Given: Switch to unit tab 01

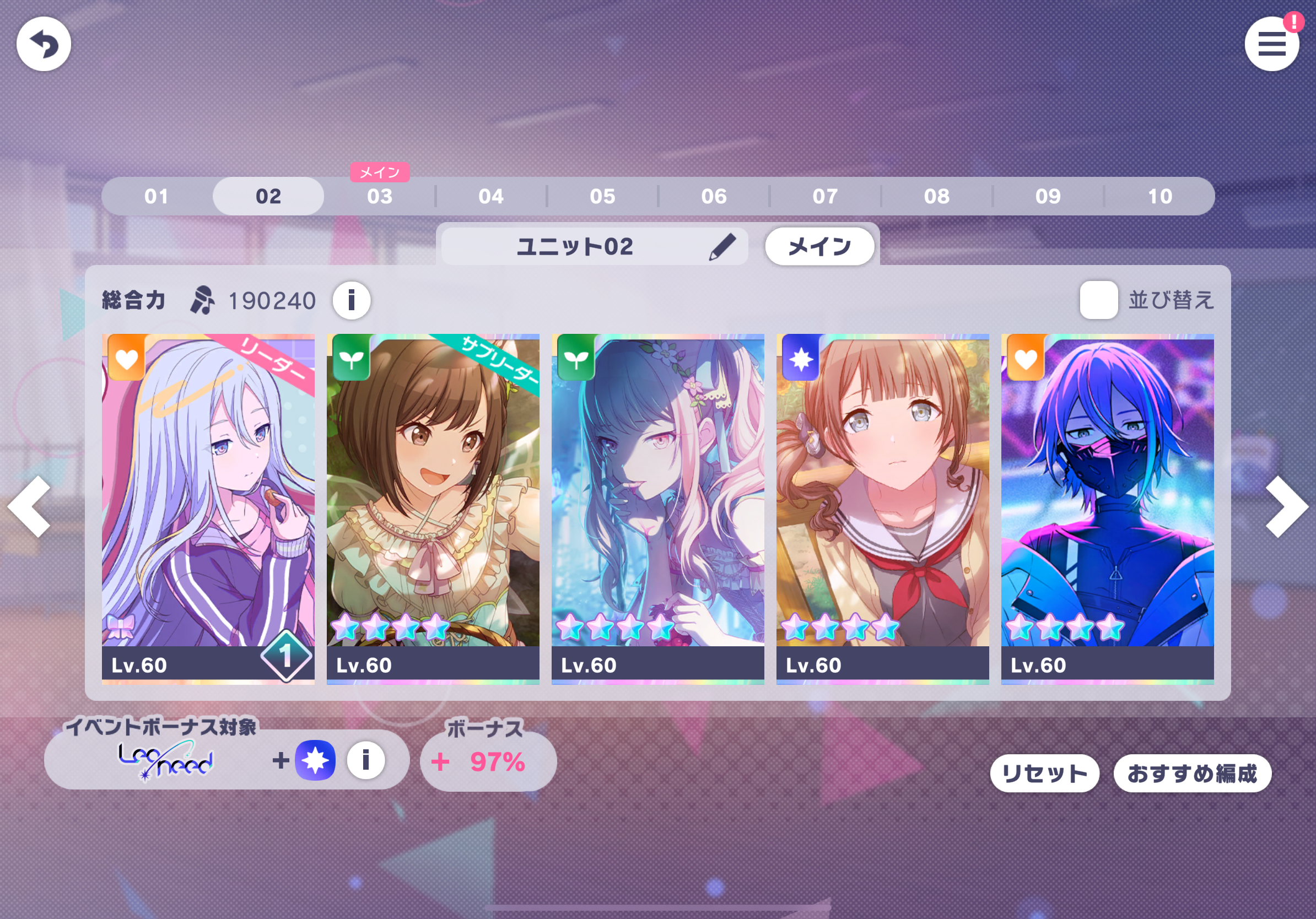Looking at the screenshot, I should pos(157,197).
